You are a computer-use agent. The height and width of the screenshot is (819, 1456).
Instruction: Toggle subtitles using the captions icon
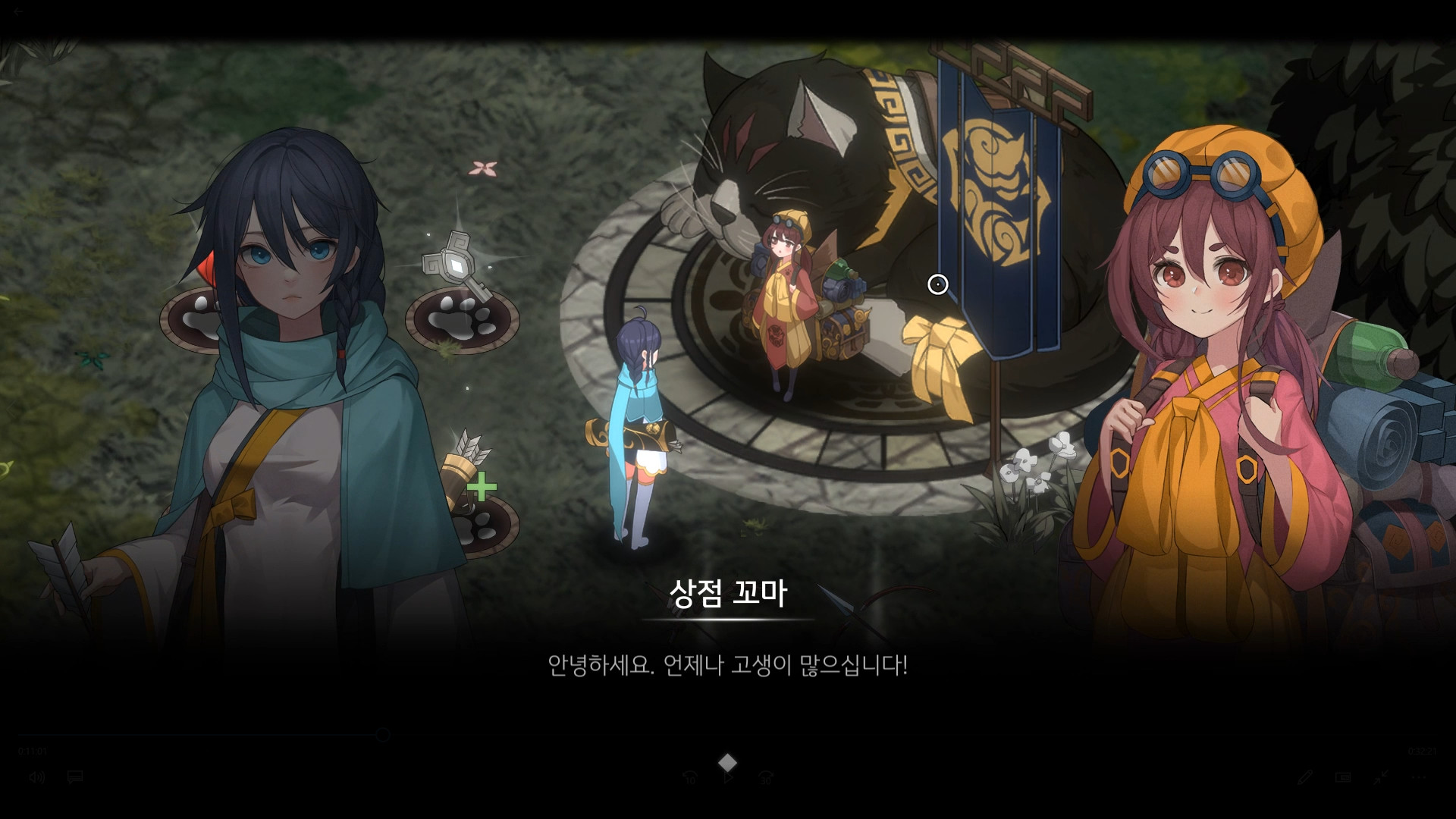click(x=74, y=777)
